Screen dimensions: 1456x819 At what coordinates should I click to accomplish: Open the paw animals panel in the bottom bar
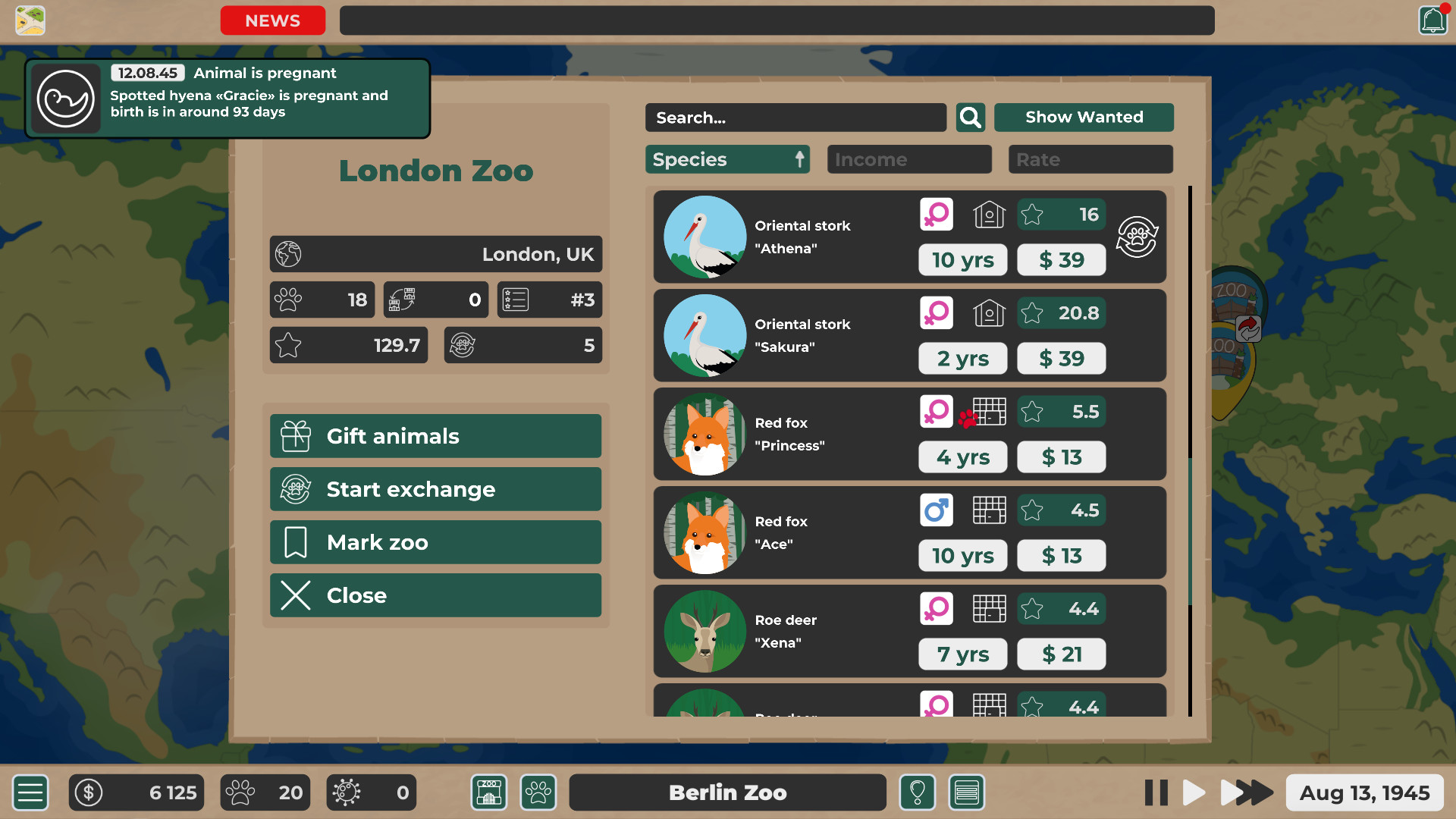538,792
